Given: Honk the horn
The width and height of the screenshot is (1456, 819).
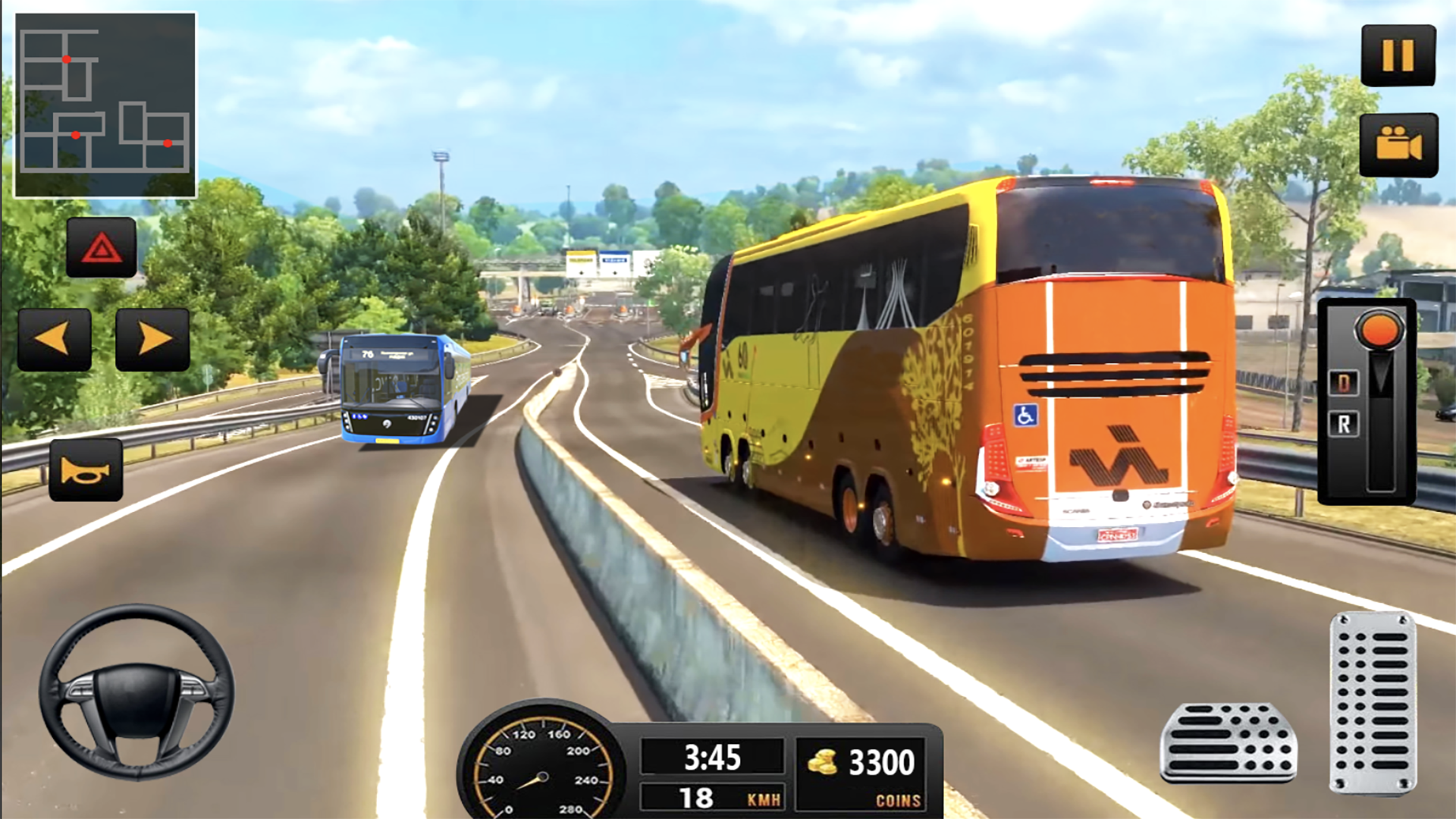Looking at the screenshot, I should click(x=86, y=470).
